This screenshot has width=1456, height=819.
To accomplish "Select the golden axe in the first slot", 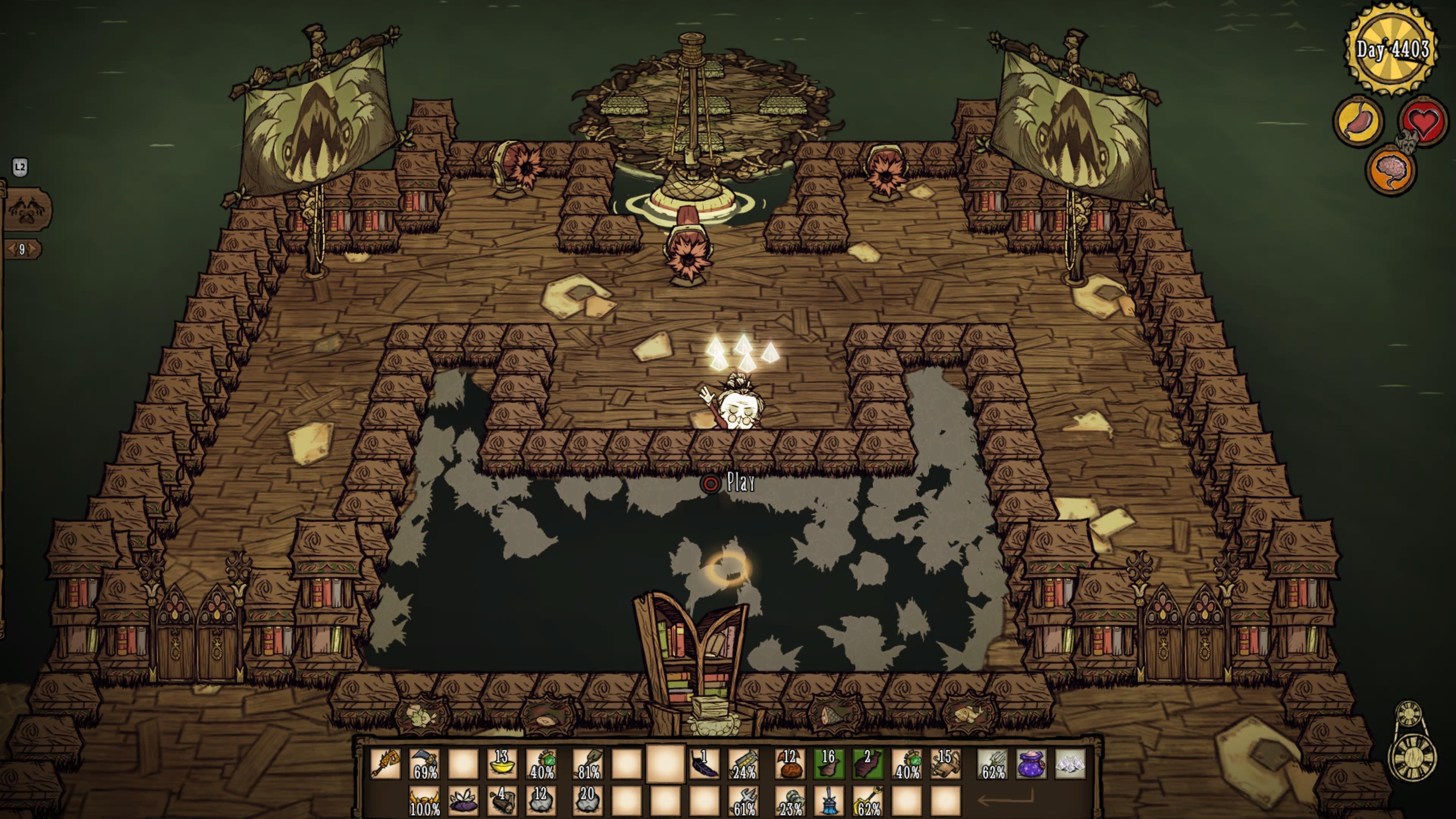I will click(x=386, y=764).
